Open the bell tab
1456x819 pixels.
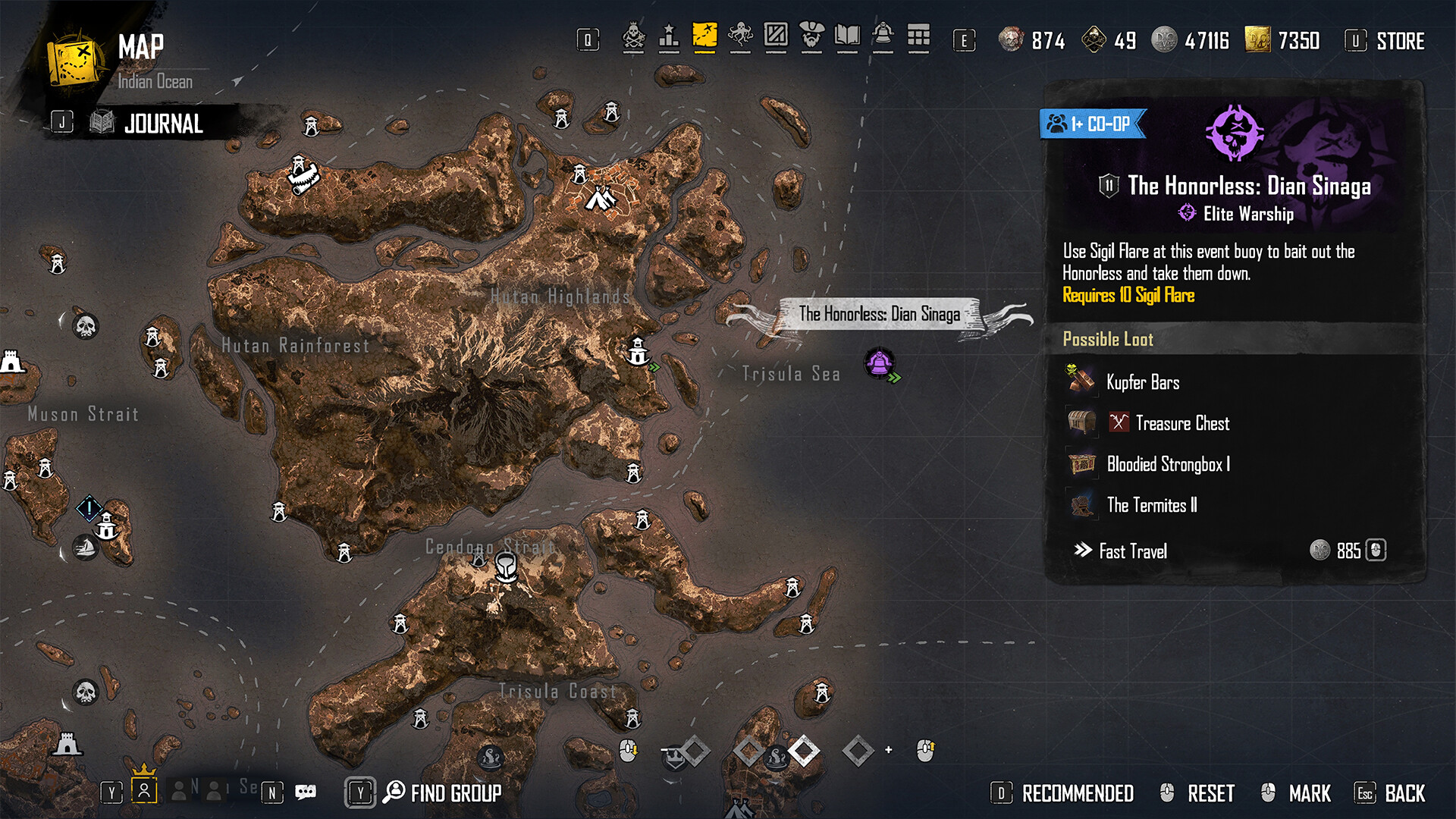tap(883, 36)
